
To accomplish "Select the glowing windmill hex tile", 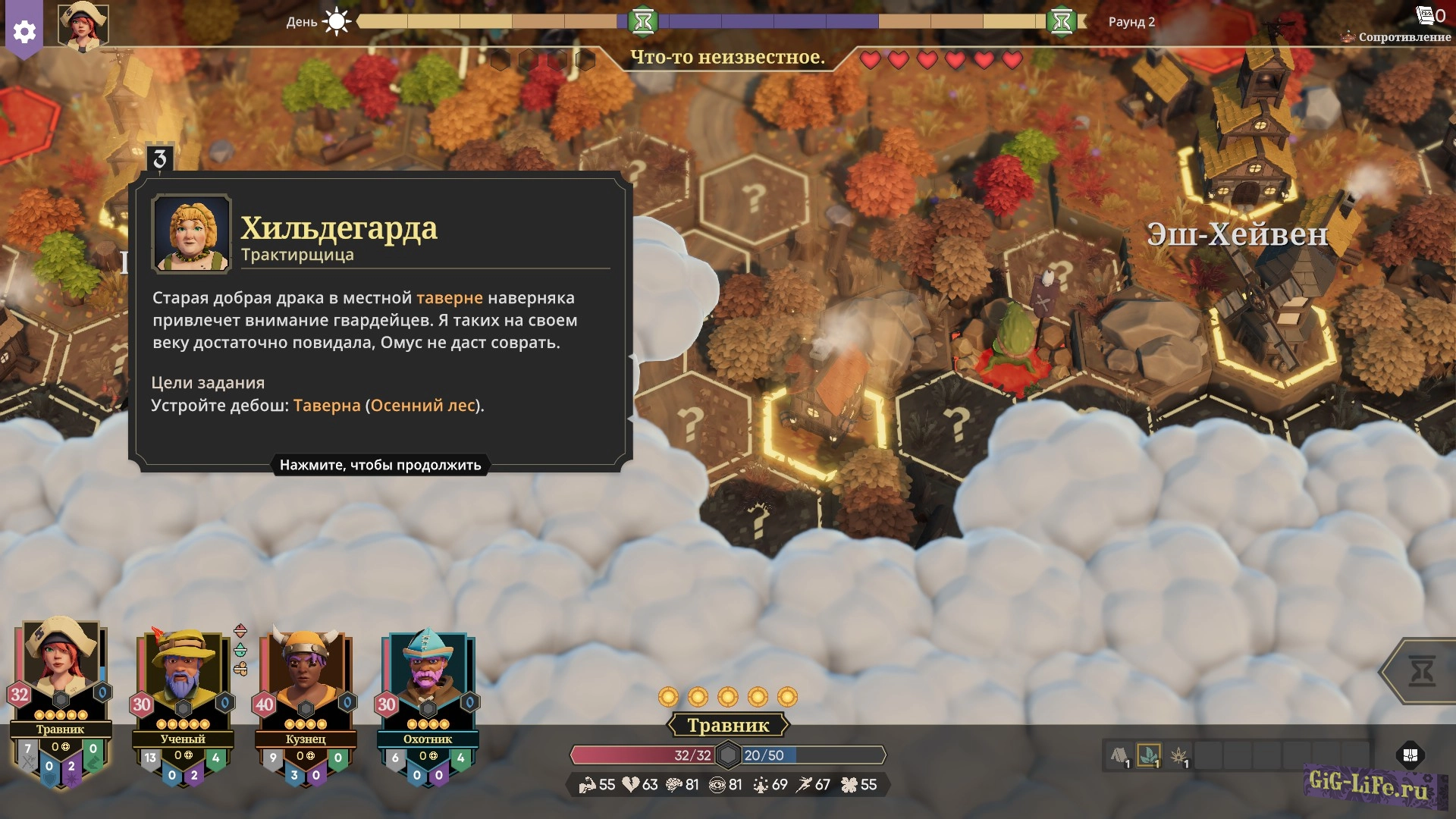I will tap(1270, 334).
